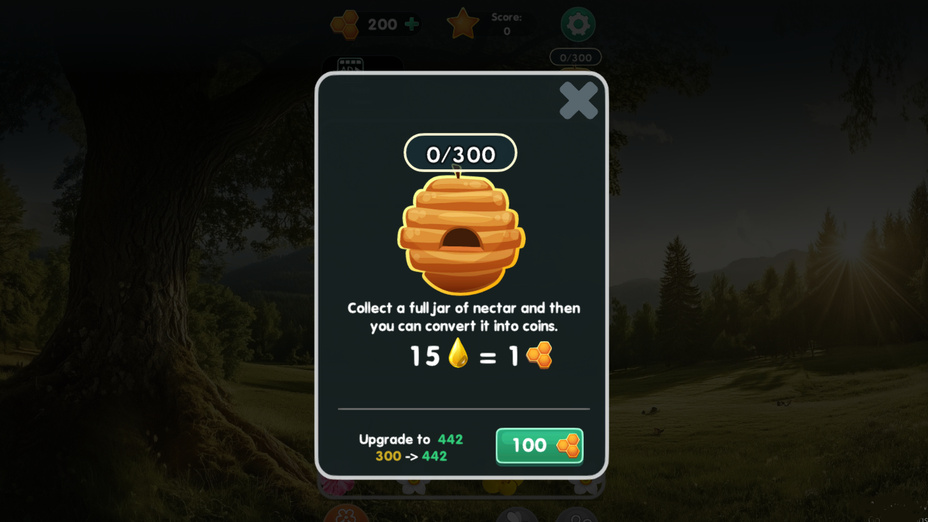
Task: Tap the beehive illustration in the popup
Action: 461,233
